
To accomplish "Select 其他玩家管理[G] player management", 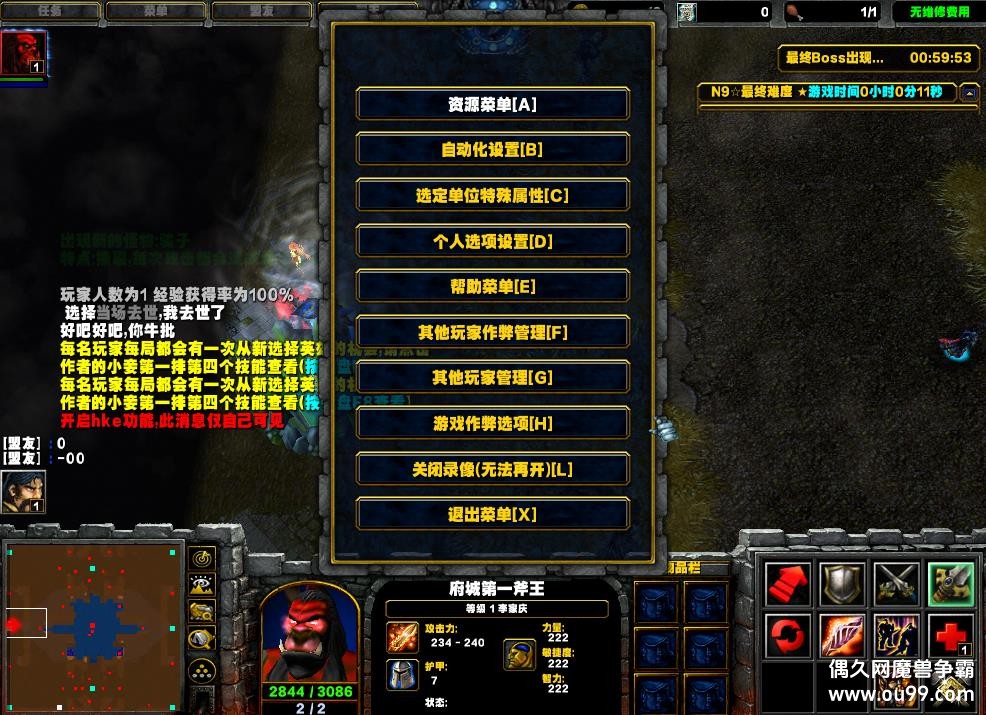I will point(492,377).
